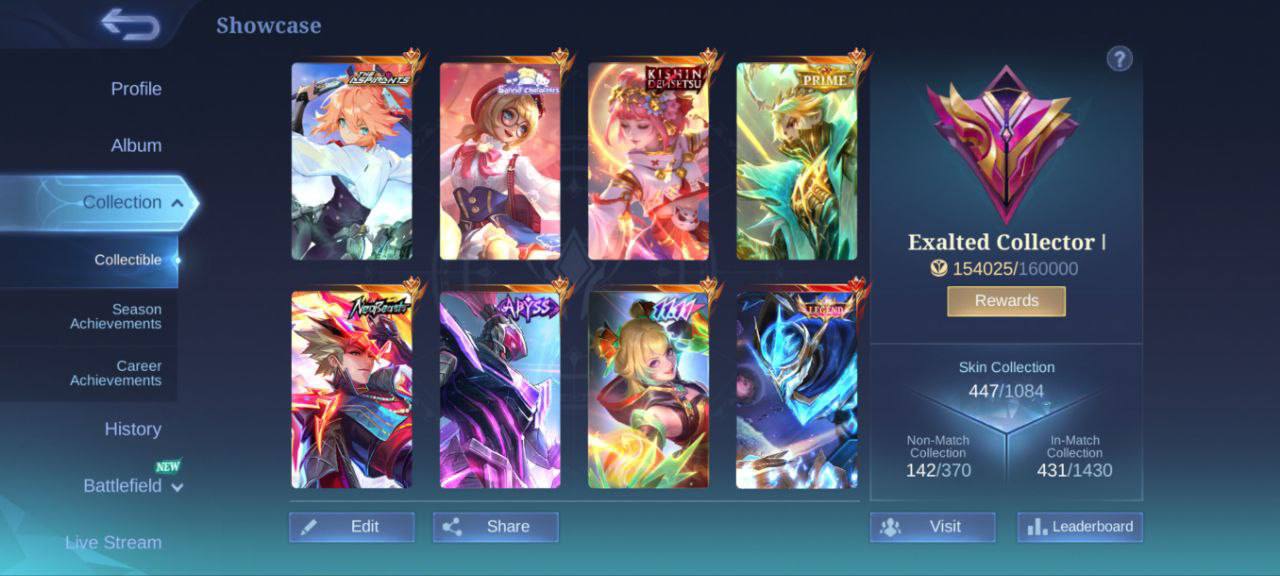The width and height of the screenshot is (1280, 576).
Task: Open Season Achievements
Action: pyautogui.click(x=115, y=317)
